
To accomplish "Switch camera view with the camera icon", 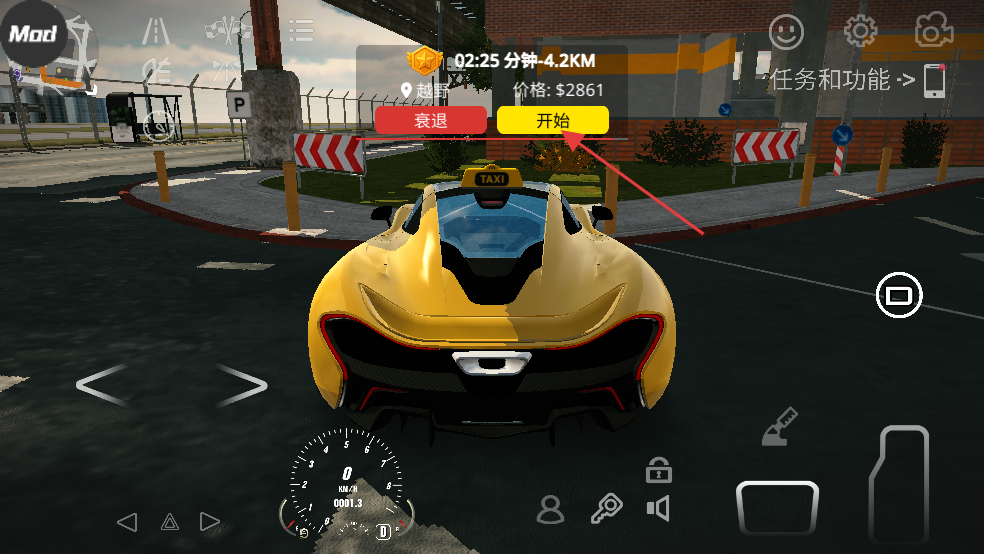I will point(933,32).
